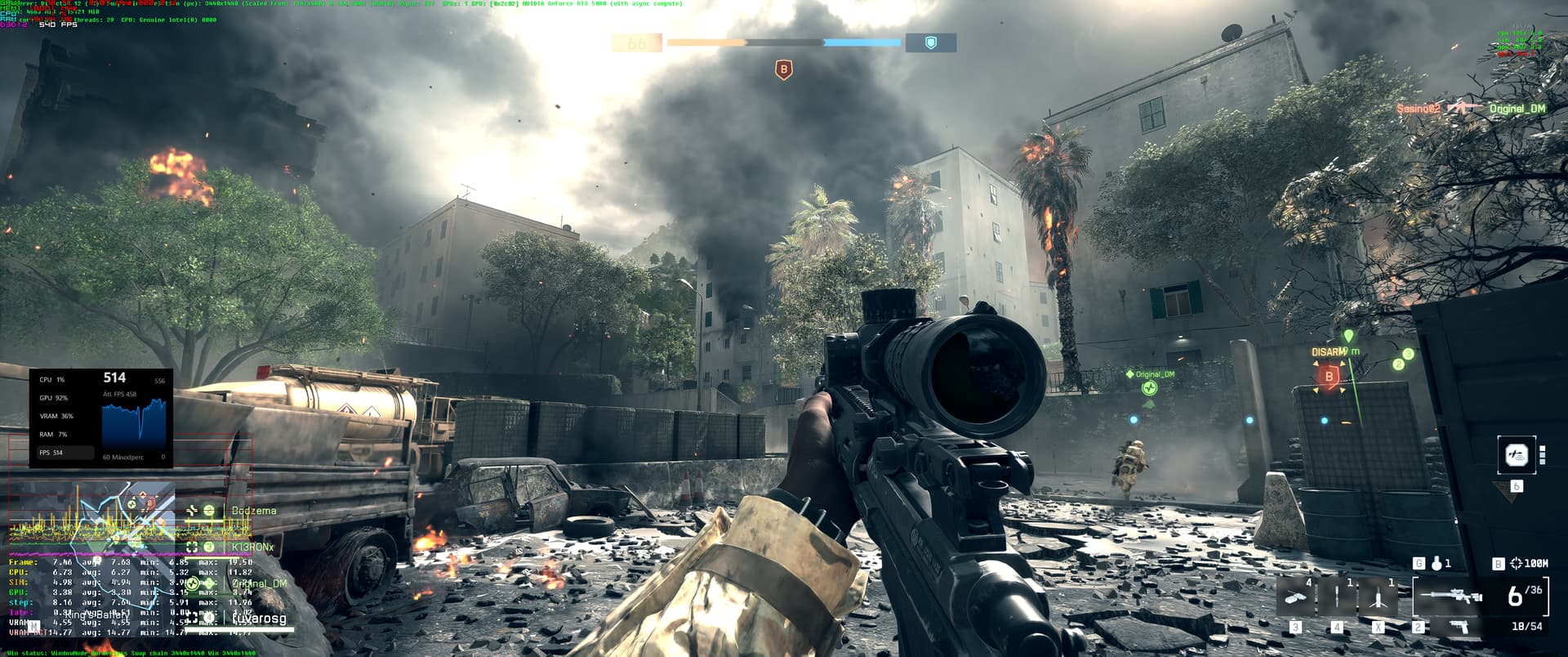Click the blue defender shield team icon
Viewport: 1568px width, 657px height.
coord(930,42)
